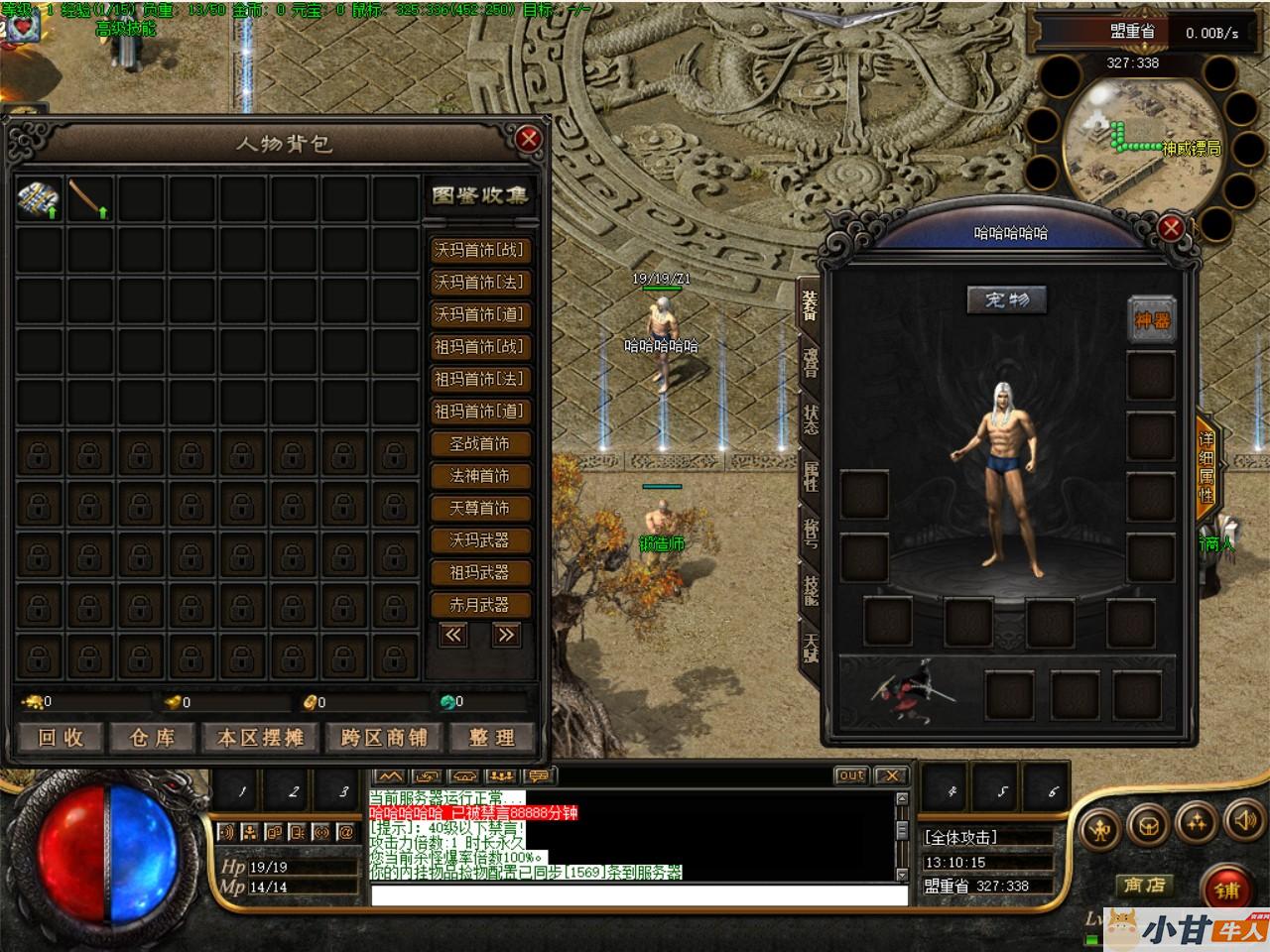Screen dimensions: 1270x952
Task: Open the 仓库 warehouse
Action: 152,738
